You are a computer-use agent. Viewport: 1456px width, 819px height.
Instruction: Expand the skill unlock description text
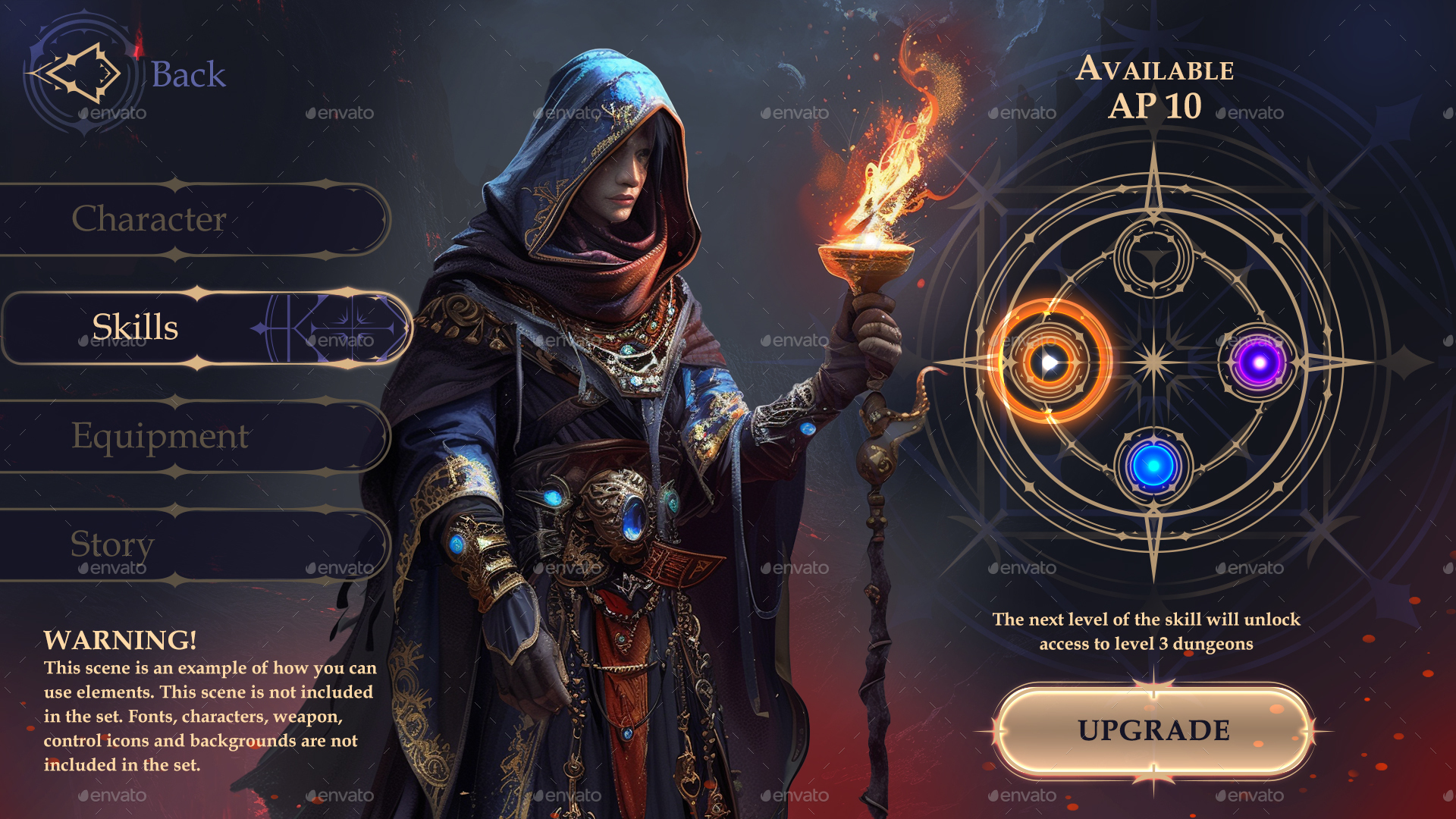(1149, 633)
